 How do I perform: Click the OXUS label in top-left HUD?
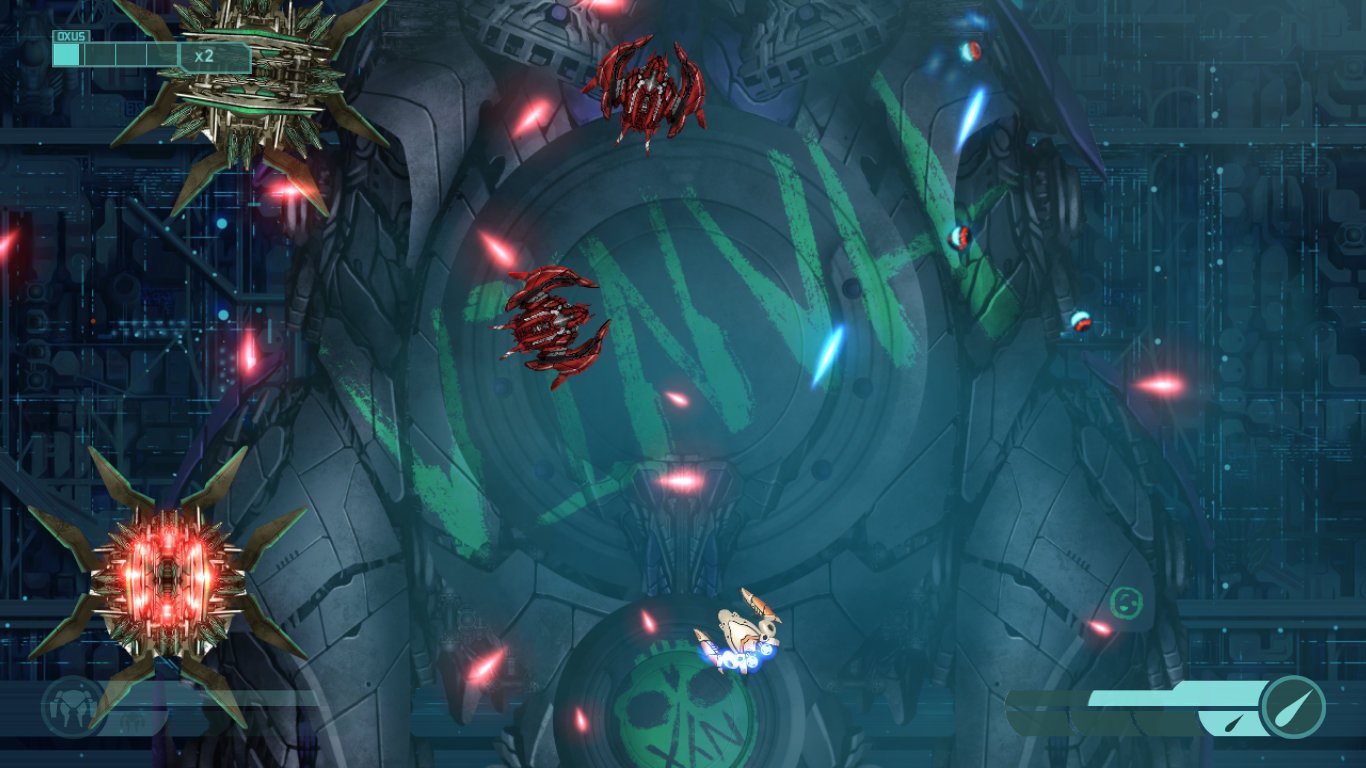[70, 35]
